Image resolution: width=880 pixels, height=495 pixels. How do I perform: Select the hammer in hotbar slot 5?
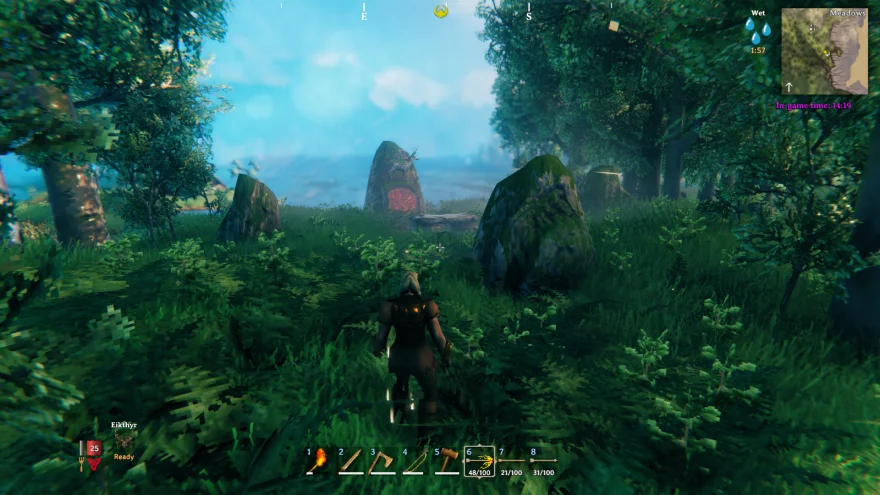(447, 461)
